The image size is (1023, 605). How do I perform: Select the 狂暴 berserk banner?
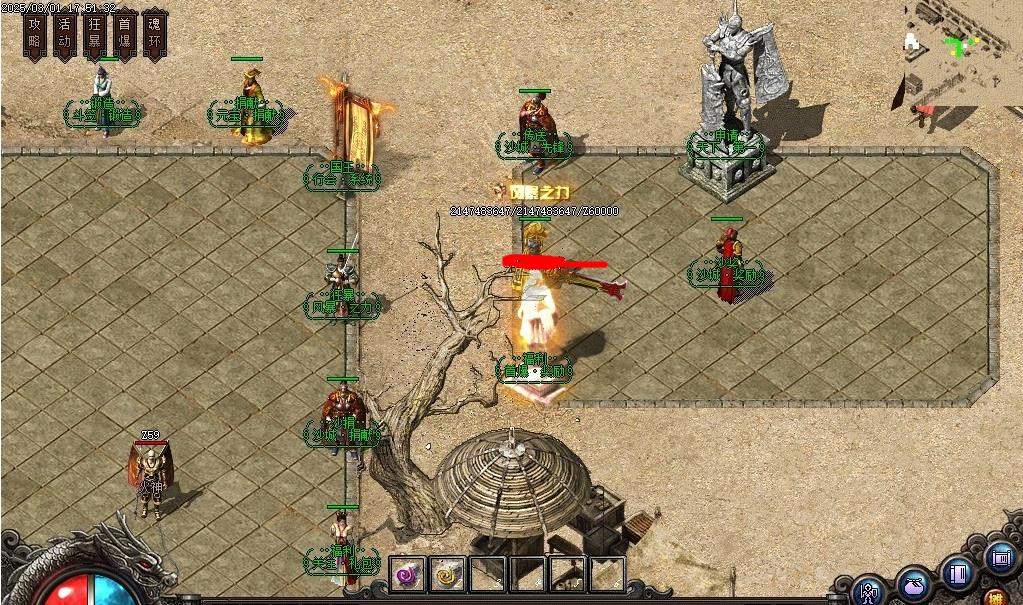pos(95,33)
